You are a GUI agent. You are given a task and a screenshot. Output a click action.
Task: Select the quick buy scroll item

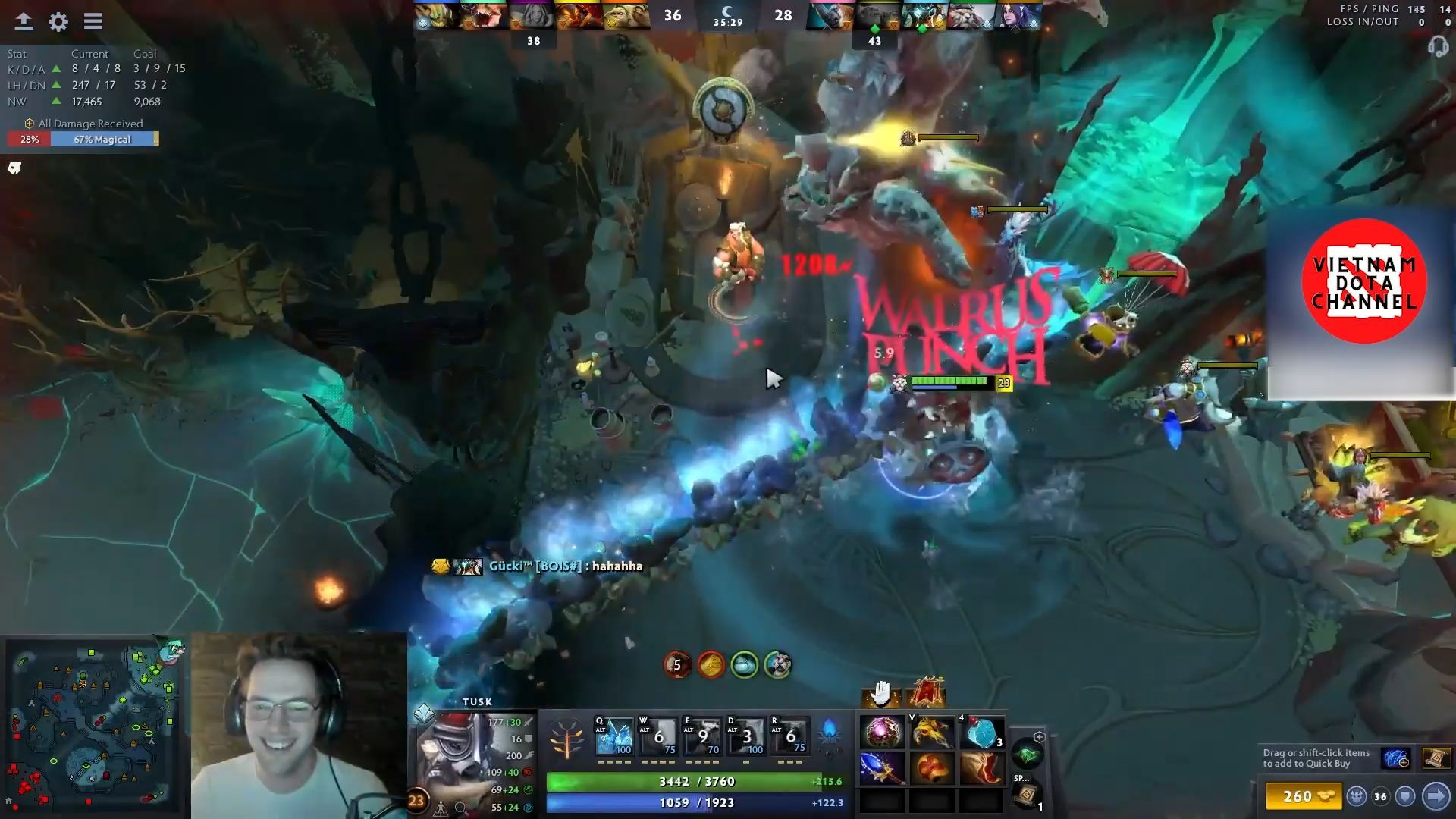coord(1436,758)
